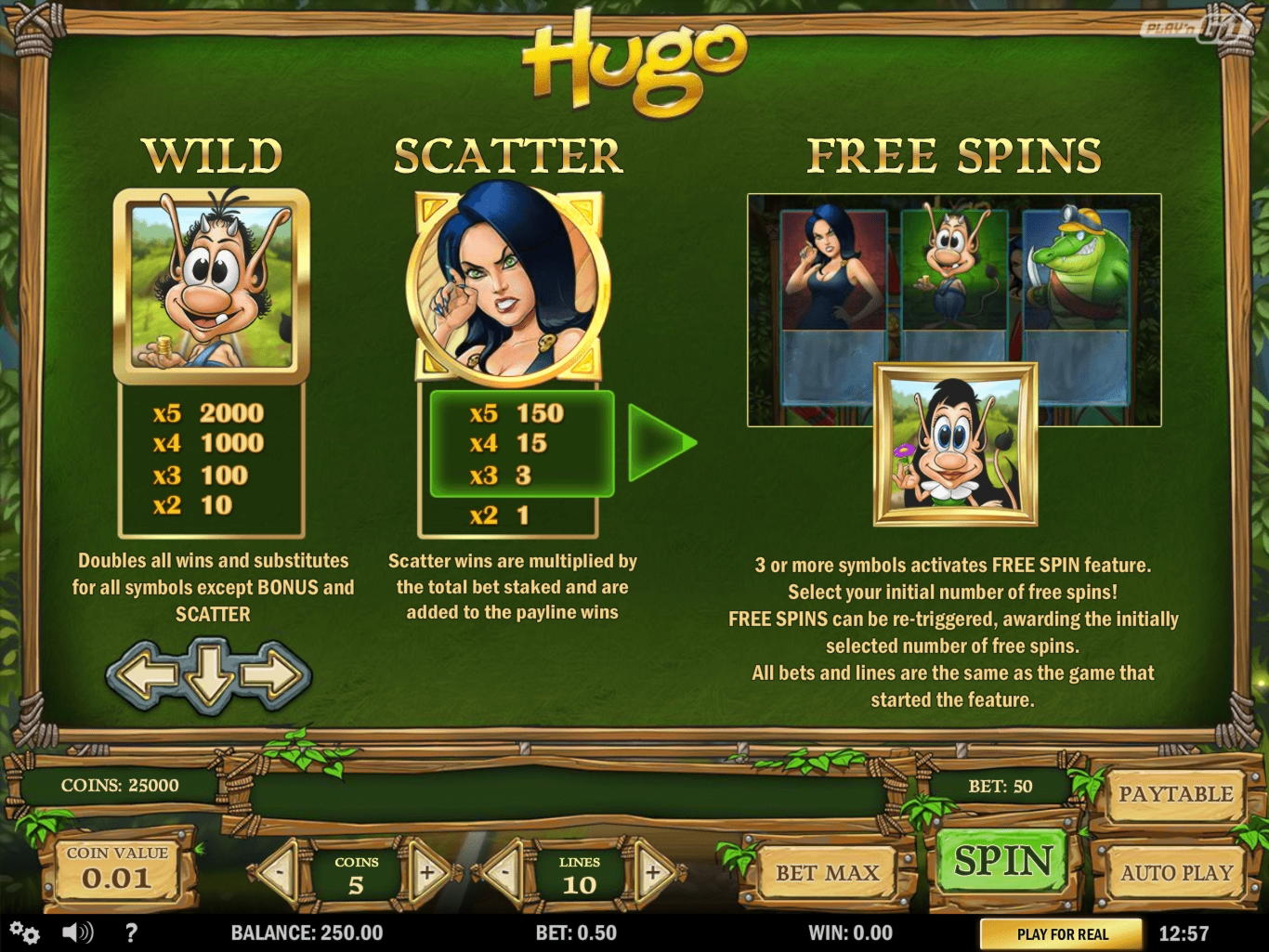
Task: Open the PAYTABLE
Action: click(x=1175, y=794)
